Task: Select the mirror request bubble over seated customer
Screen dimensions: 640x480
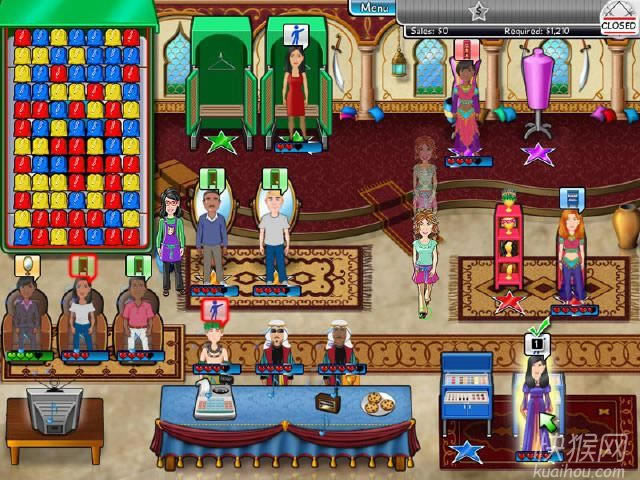Action: pos(28,265)
